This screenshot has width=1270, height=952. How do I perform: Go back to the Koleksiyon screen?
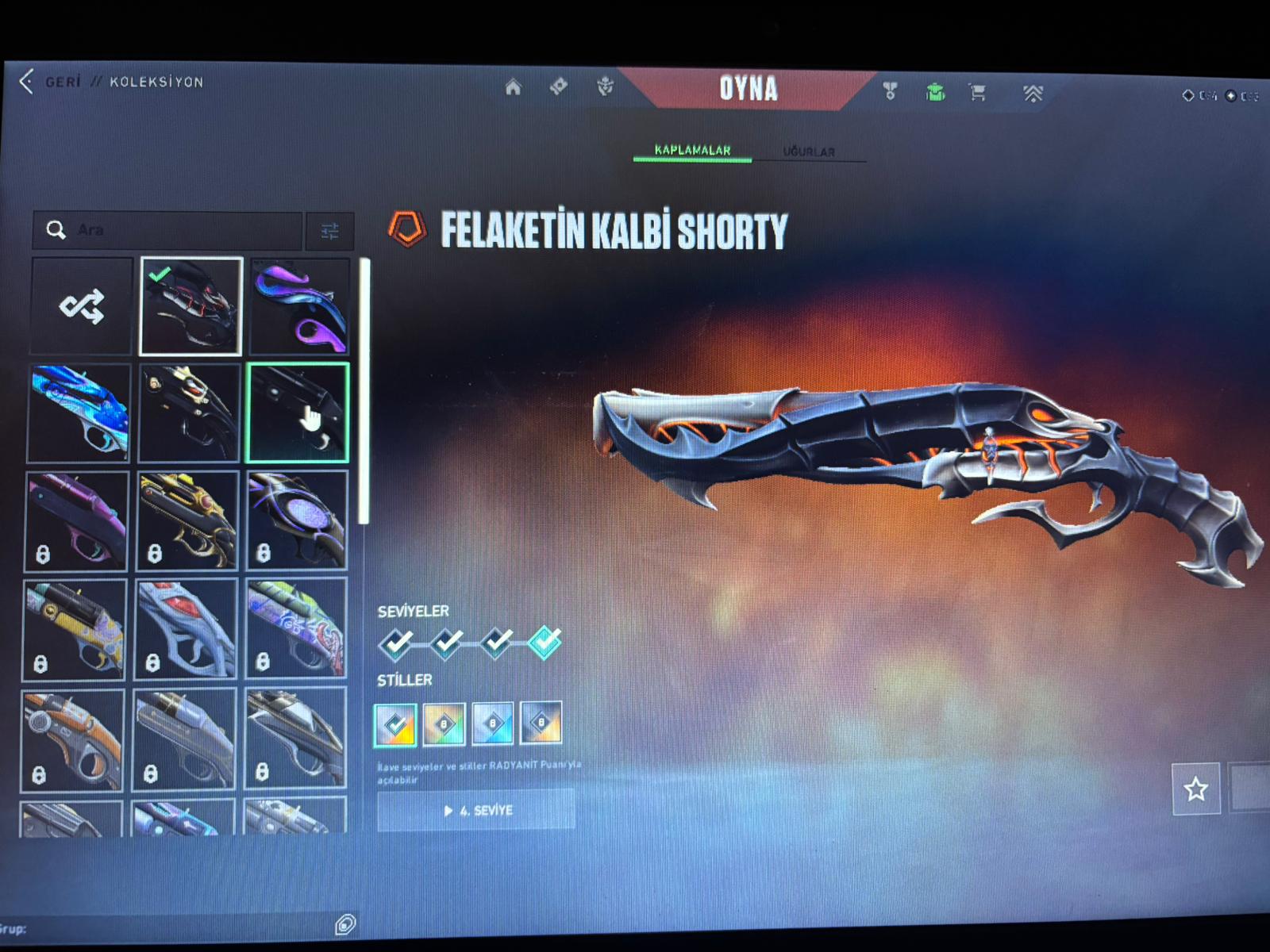[29, 82]
